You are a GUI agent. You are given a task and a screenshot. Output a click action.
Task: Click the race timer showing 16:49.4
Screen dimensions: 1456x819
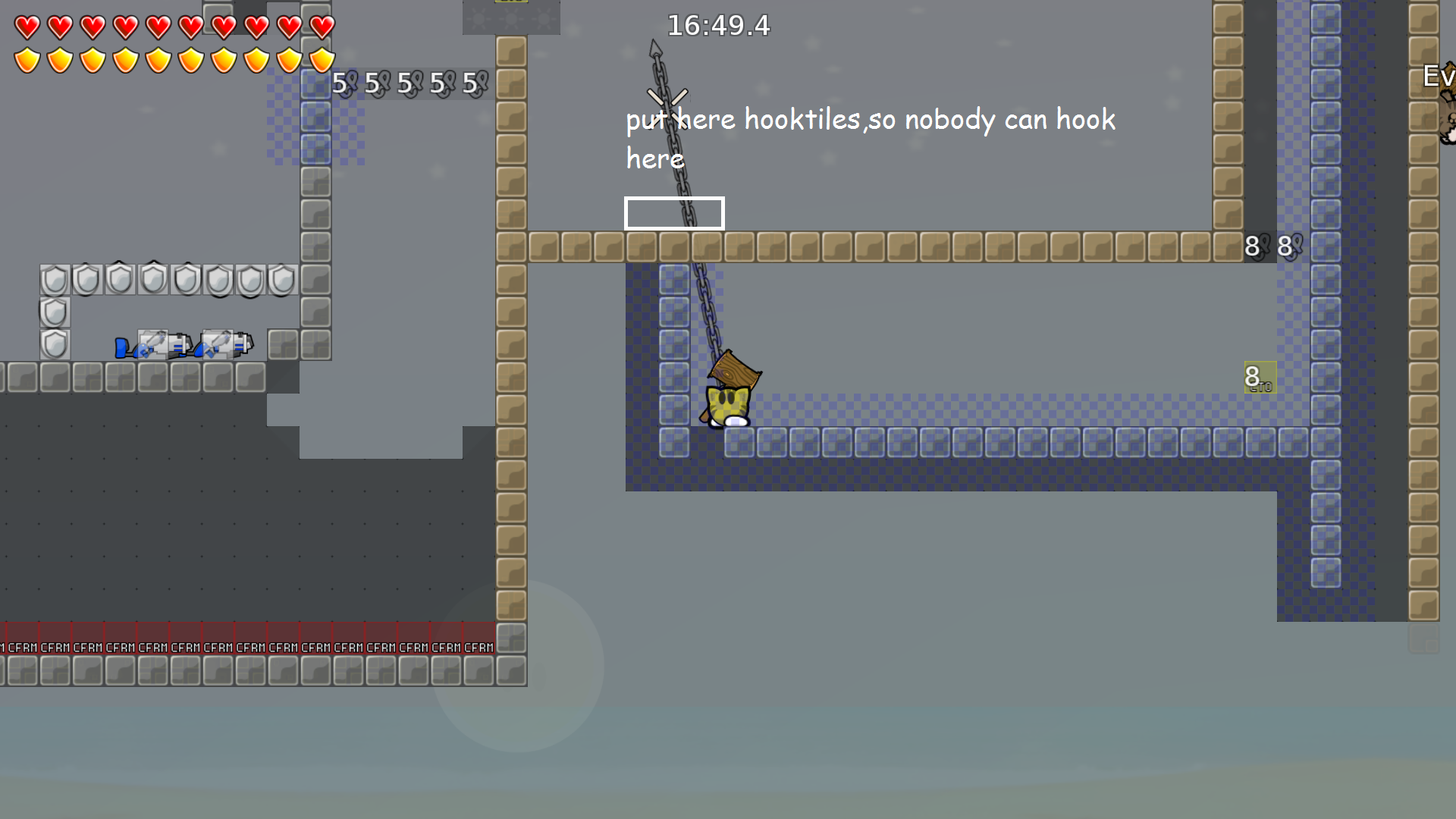click(717, 26)
